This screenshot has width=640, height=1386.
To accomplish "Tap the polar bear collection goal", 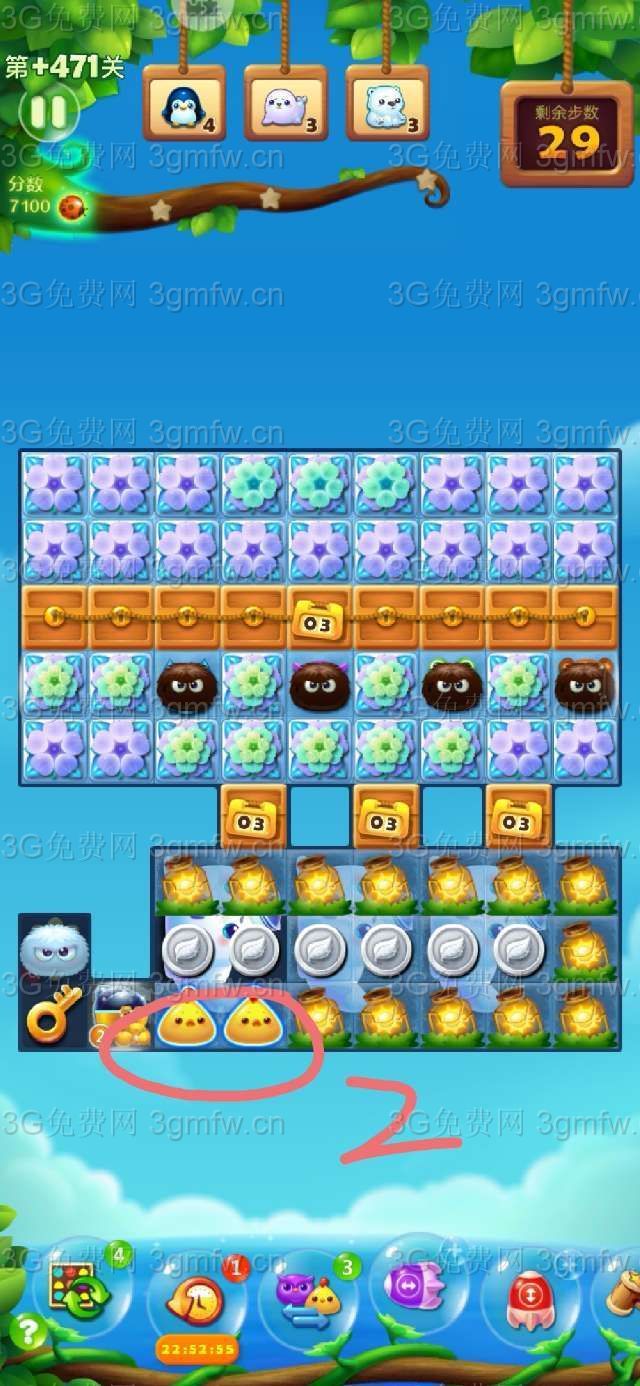I will coord(387,104).
